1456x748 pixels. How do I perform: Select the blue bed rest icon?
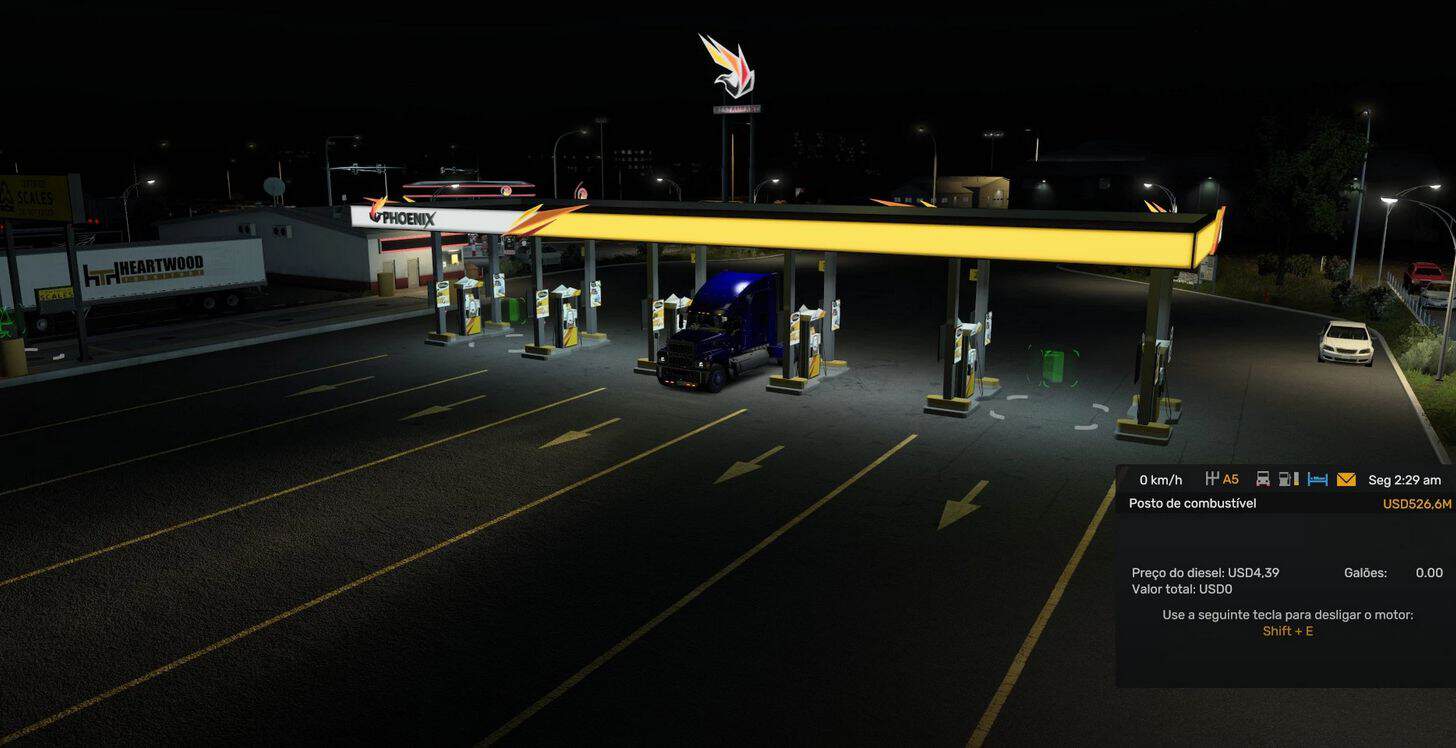[x=1318, y=479]
